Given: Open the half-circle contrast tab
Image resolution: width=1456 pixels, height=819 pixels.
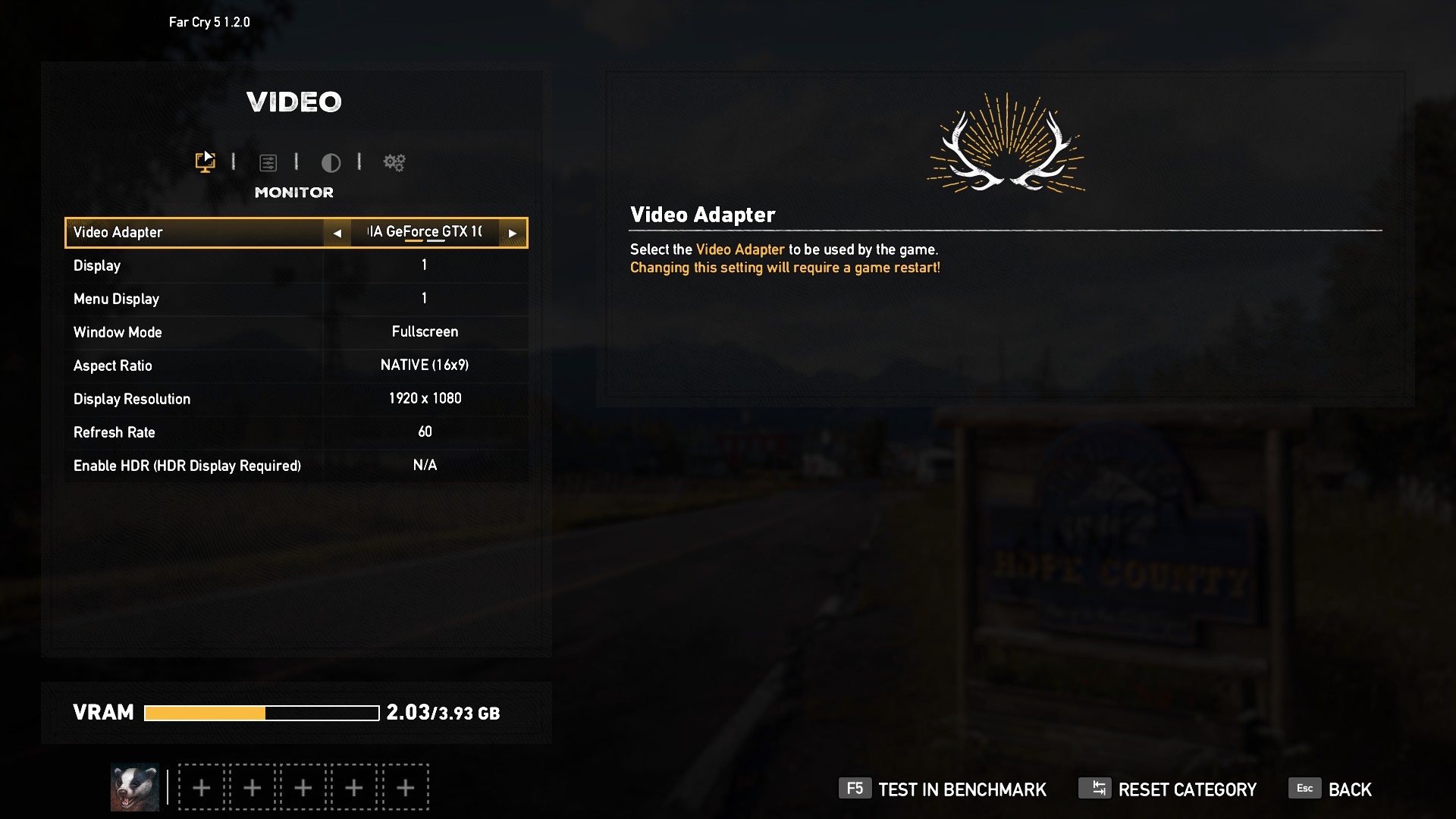Looking at the screenshot, I should click(x=331, y=162).
